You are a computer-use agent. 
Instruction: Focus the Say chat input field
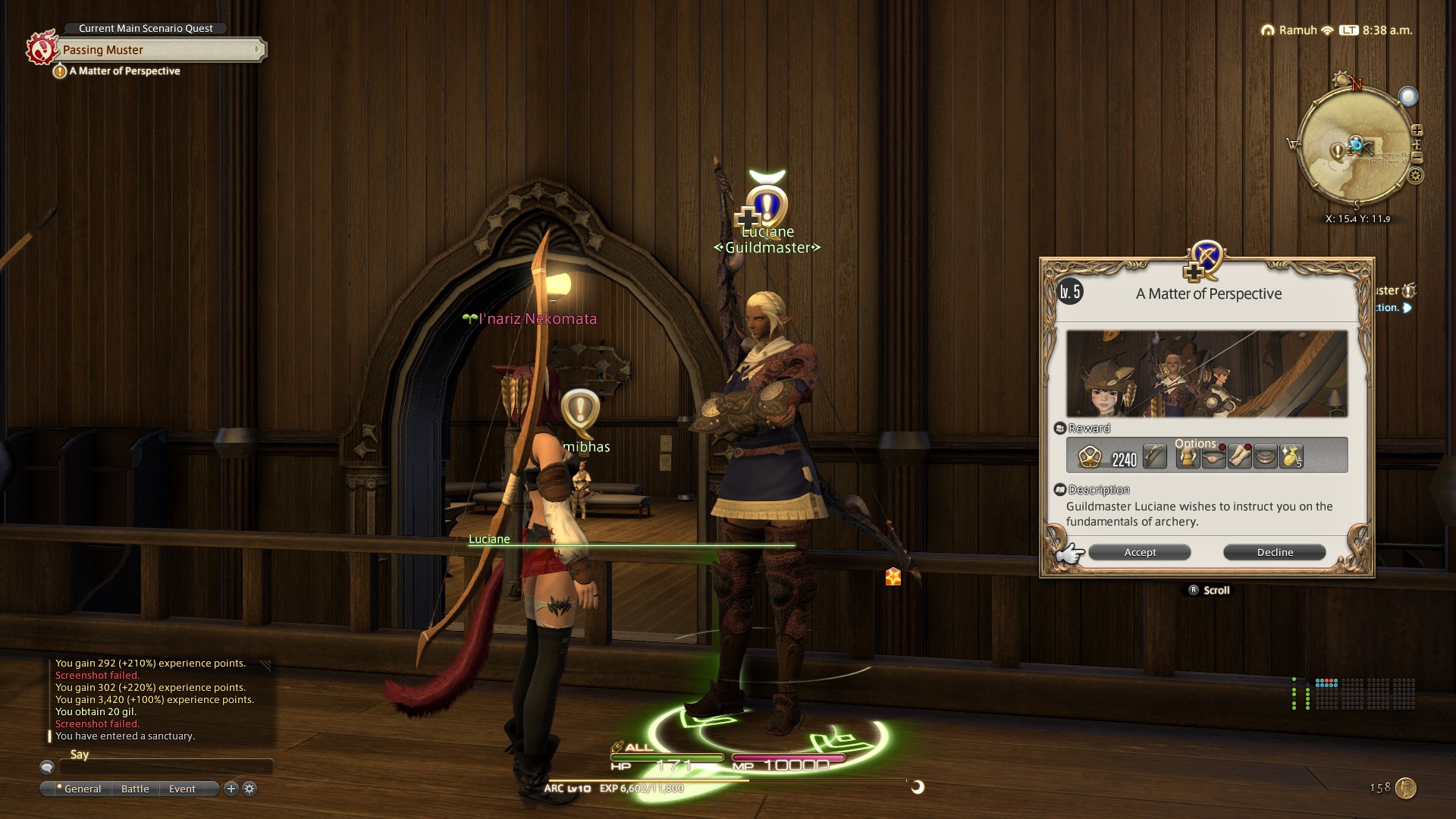[x=165, y=767]
